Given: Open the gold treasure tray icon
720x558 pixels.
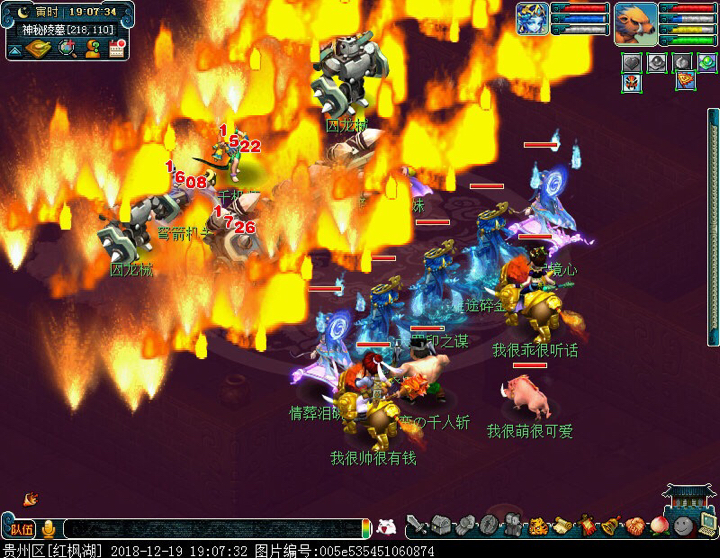Looking at the screenshot, I should [x=39, y=48].
